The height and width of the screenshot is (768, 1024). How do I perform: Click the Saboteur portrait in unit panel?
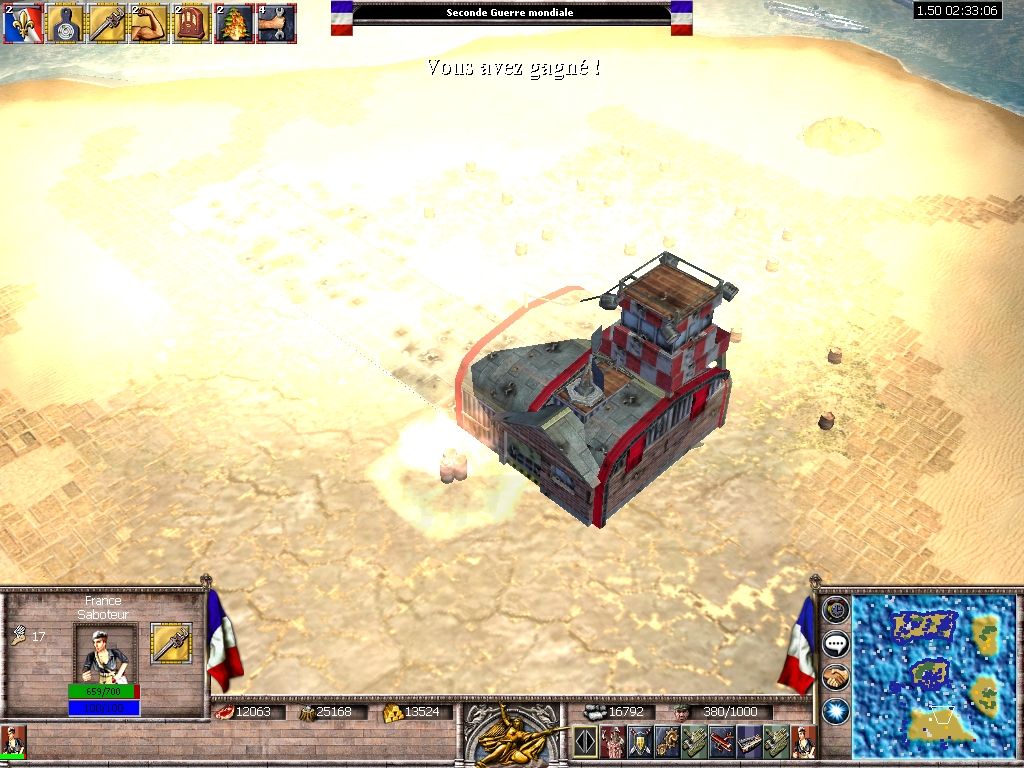[x=104, y=653]
